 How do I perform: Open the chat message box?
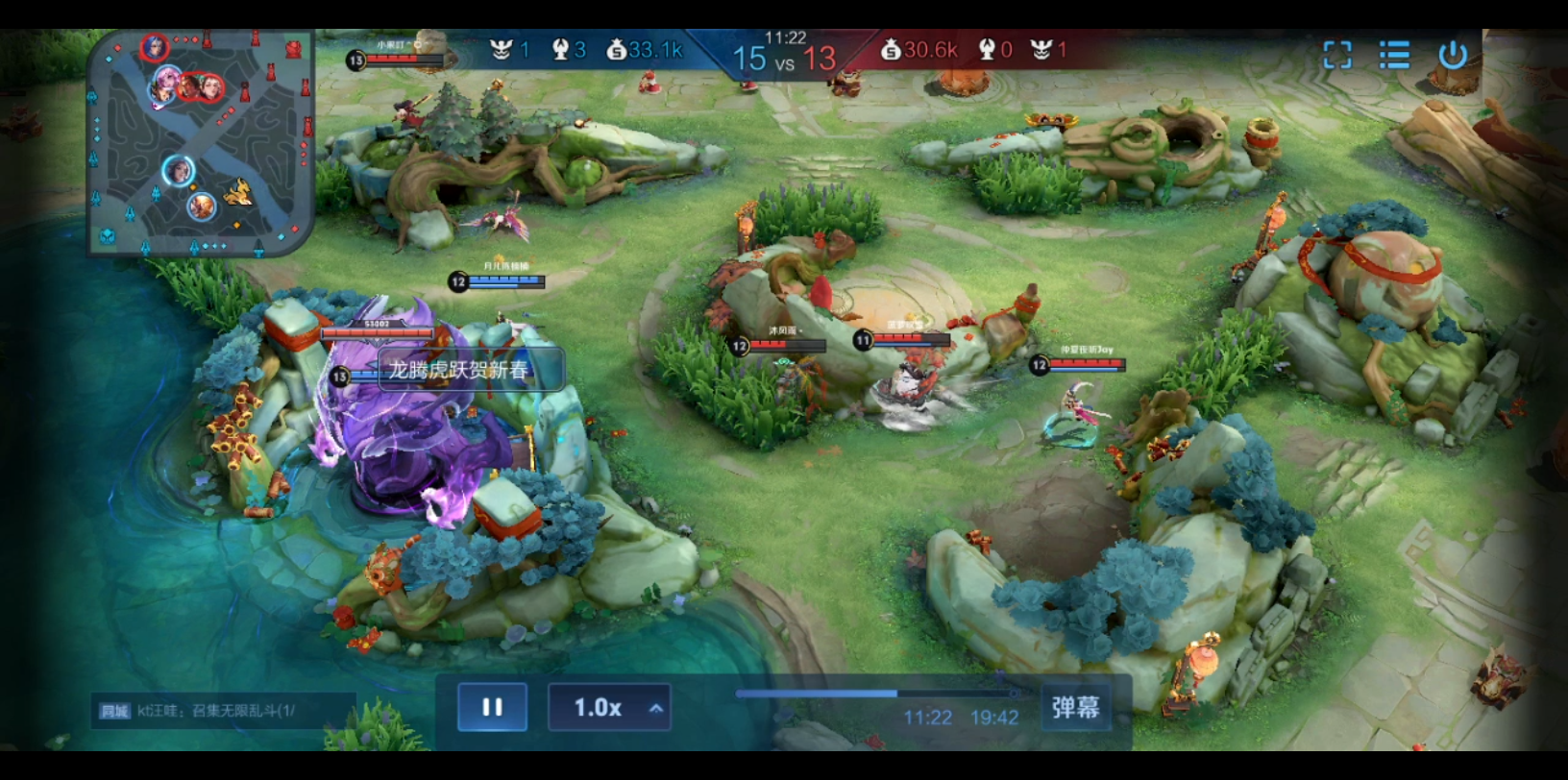click(x=223, y=711)
